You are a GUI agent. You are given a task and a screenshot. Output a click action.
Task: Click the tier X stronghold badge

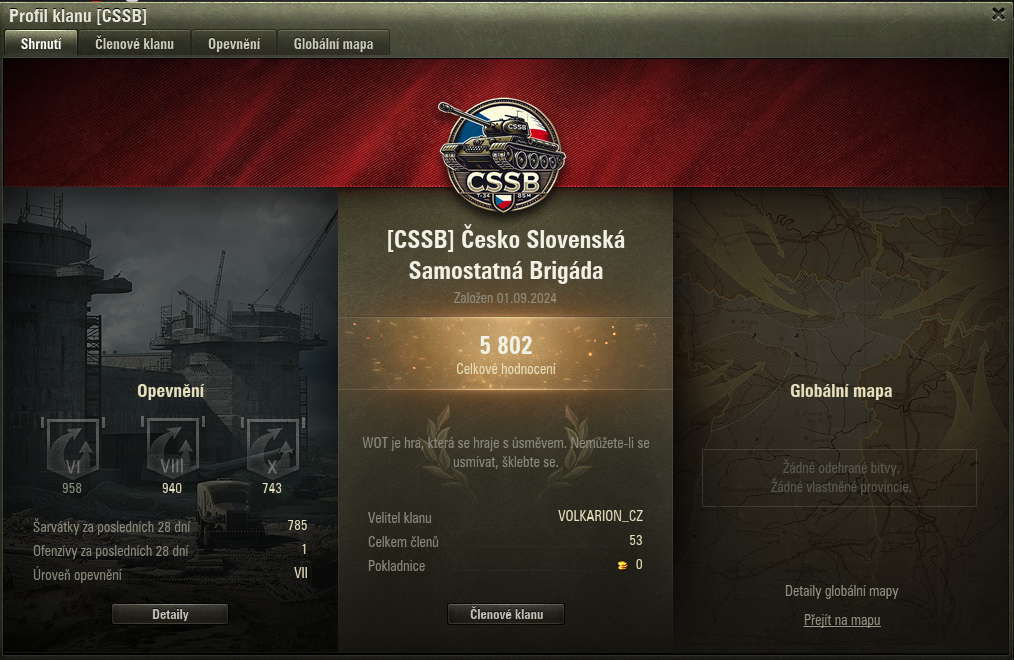272,447
